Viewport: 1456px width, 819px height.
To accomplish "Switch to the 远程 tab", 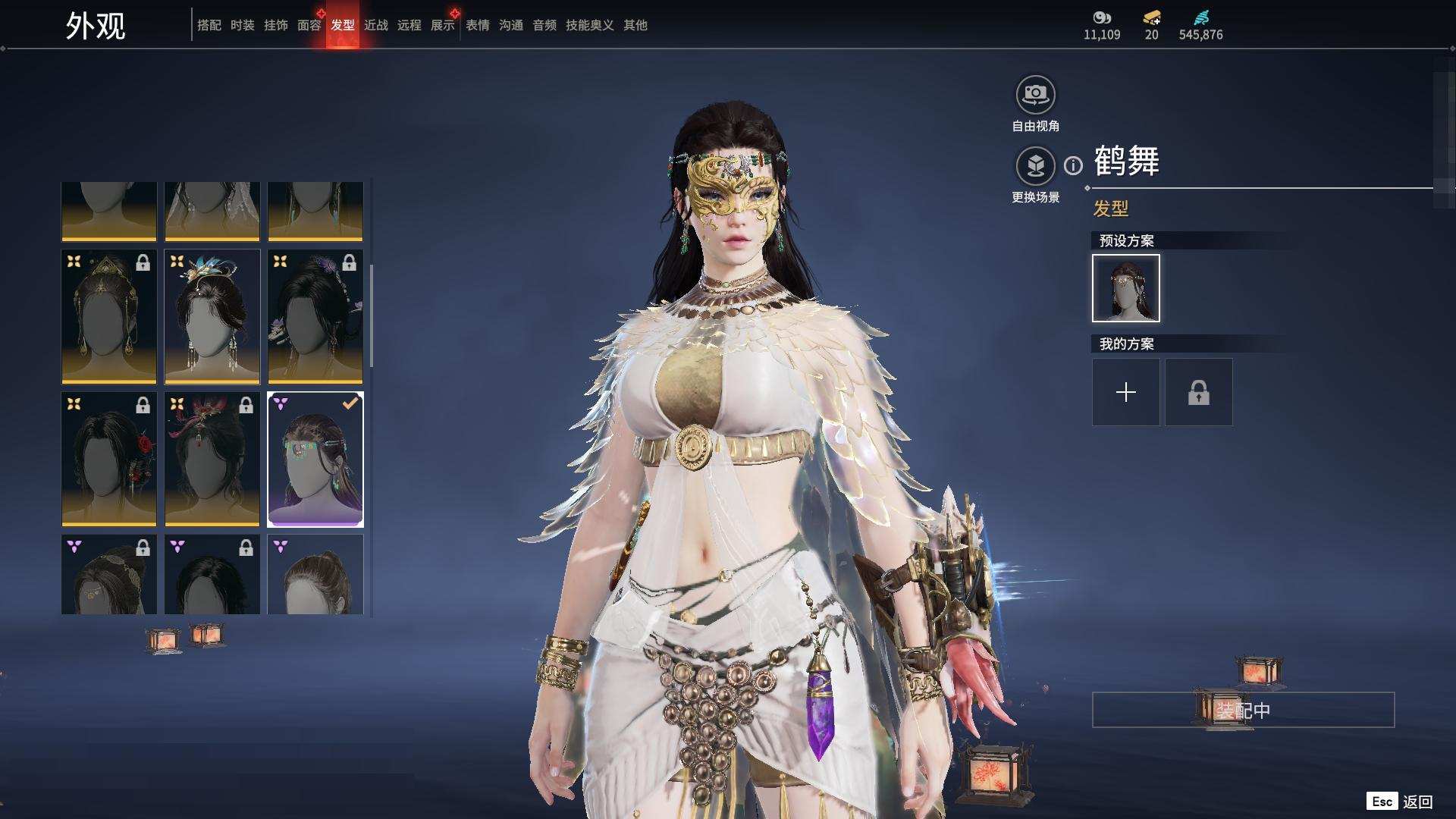I will coord(409,25).
